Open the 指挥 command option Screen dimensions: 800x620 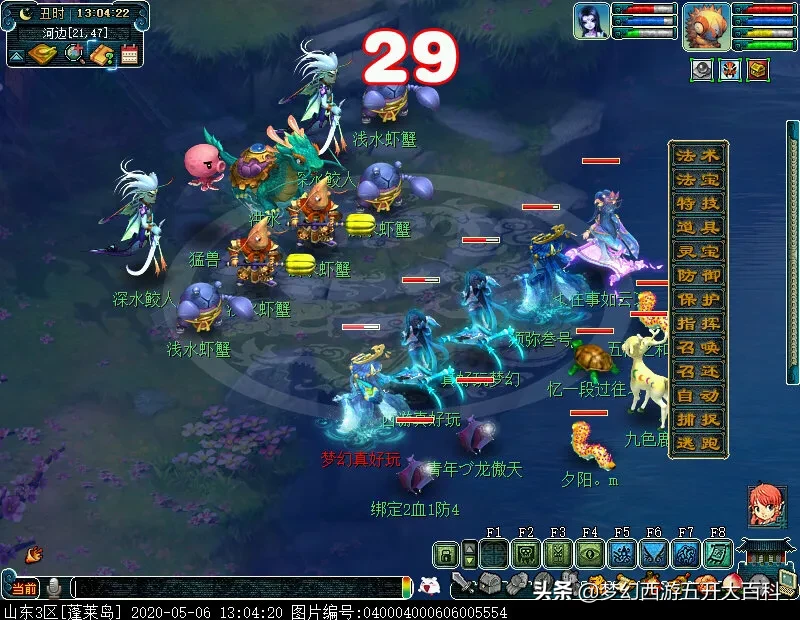point(698,324)
